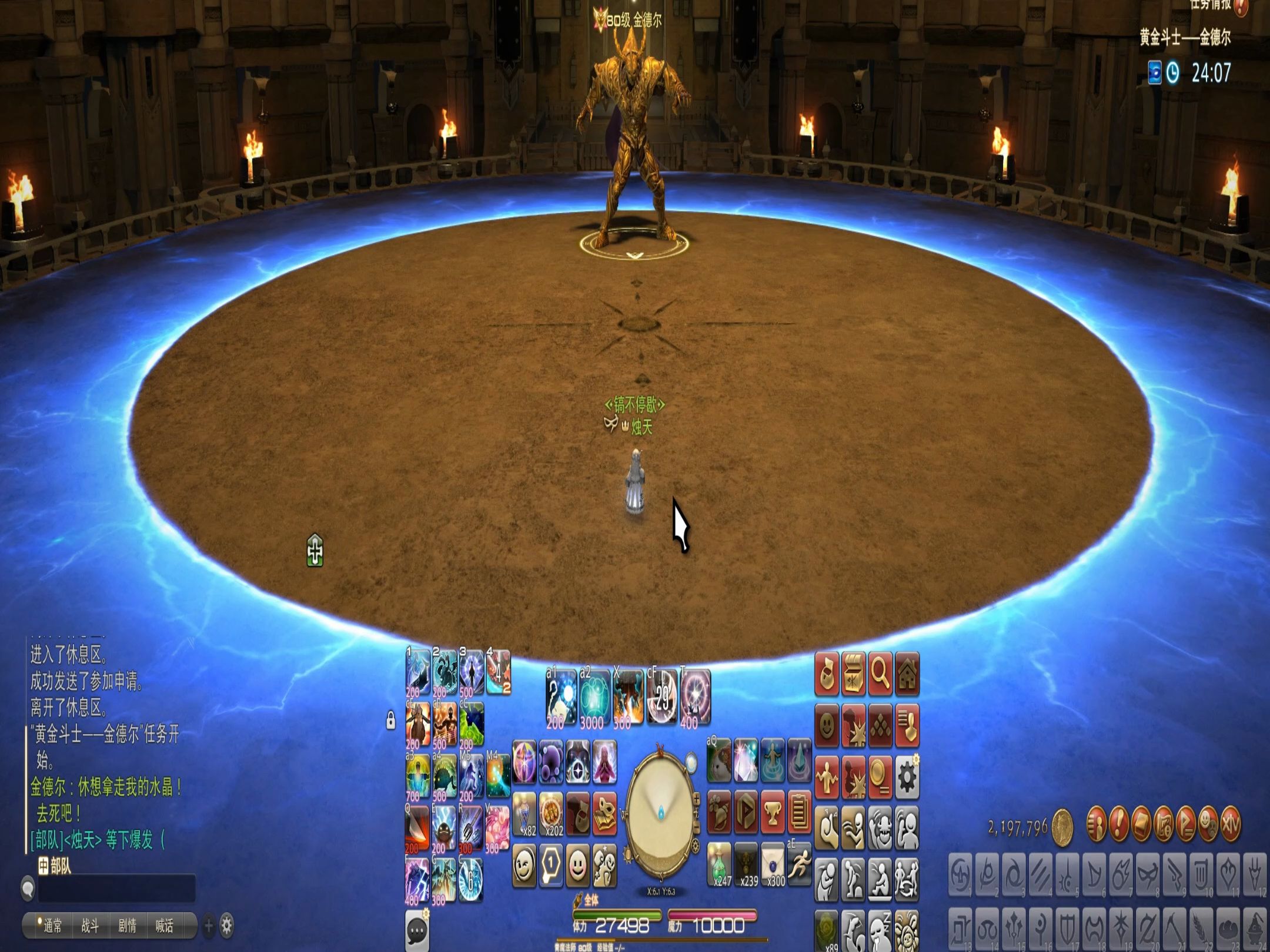The height and width of the screenshot is (952, 1270).
Task: Open the magnifying glass search icon
Action: point(880,673)
